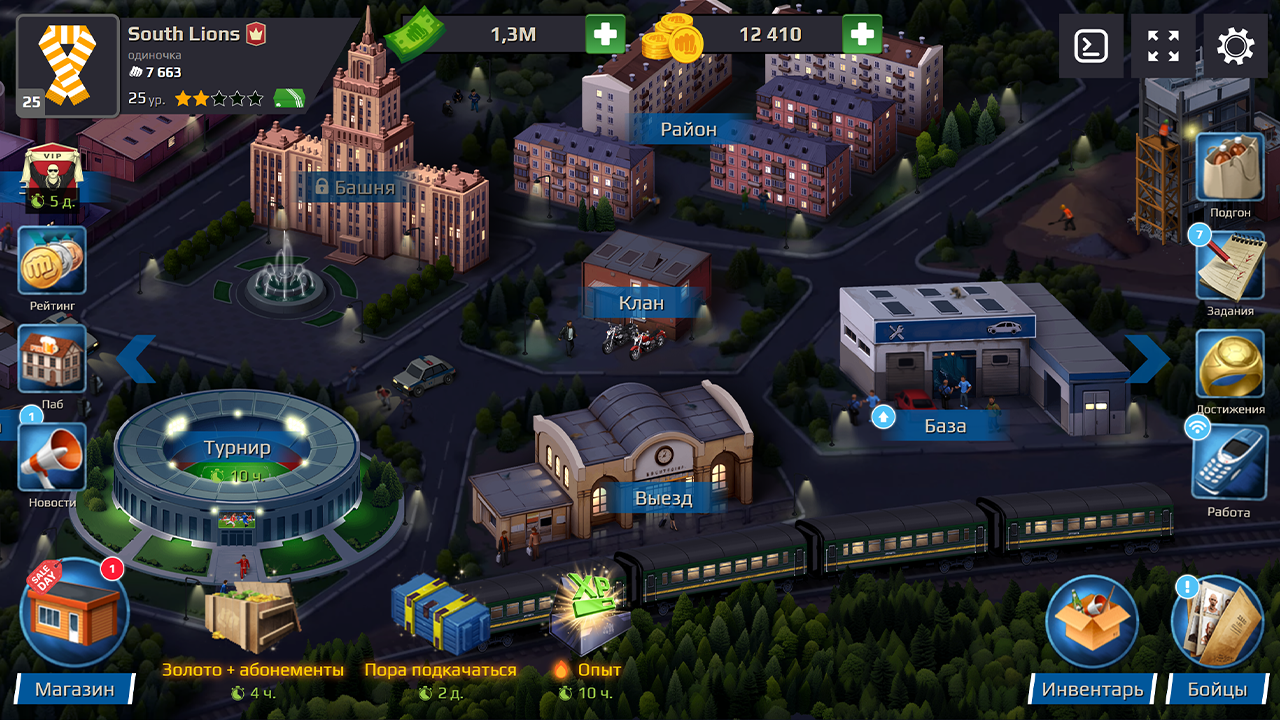Open the console/chat icon top right
1280x720 pixels.
(1090, 45)
